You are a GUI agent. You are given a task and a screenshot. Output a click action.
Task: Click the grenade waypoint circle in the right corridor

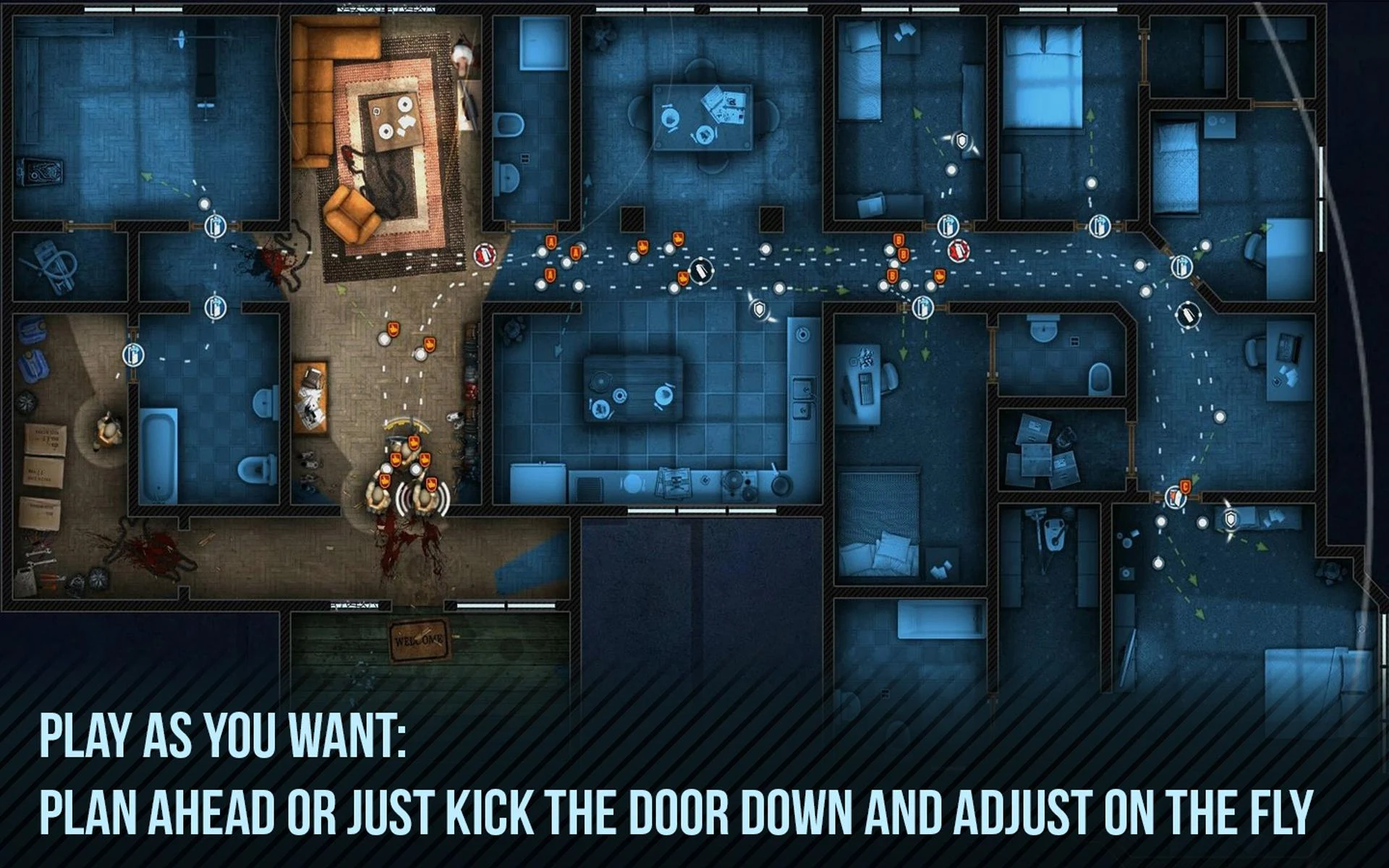click(1188, 315)
